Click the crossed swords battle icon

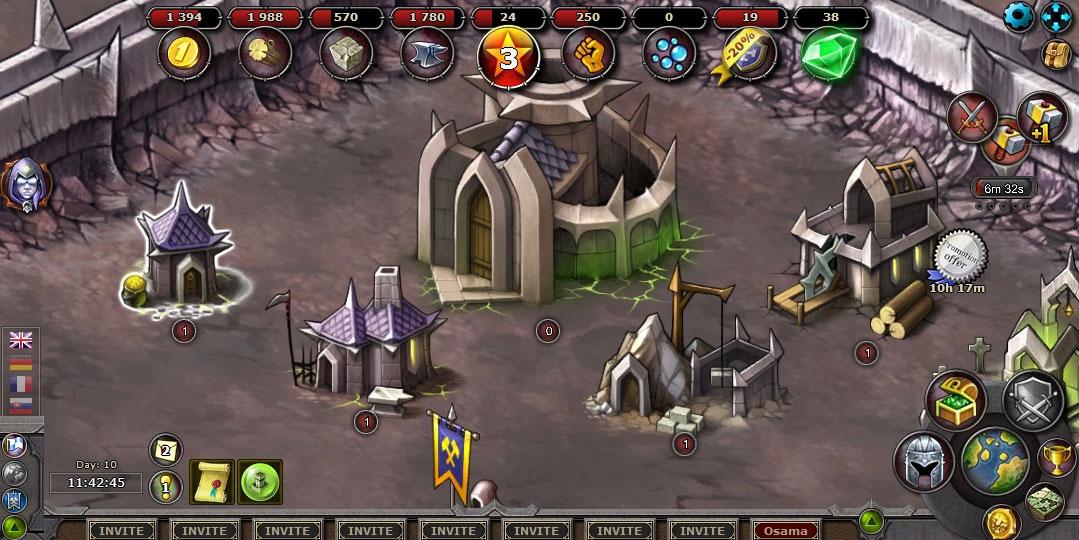point(970,117)
